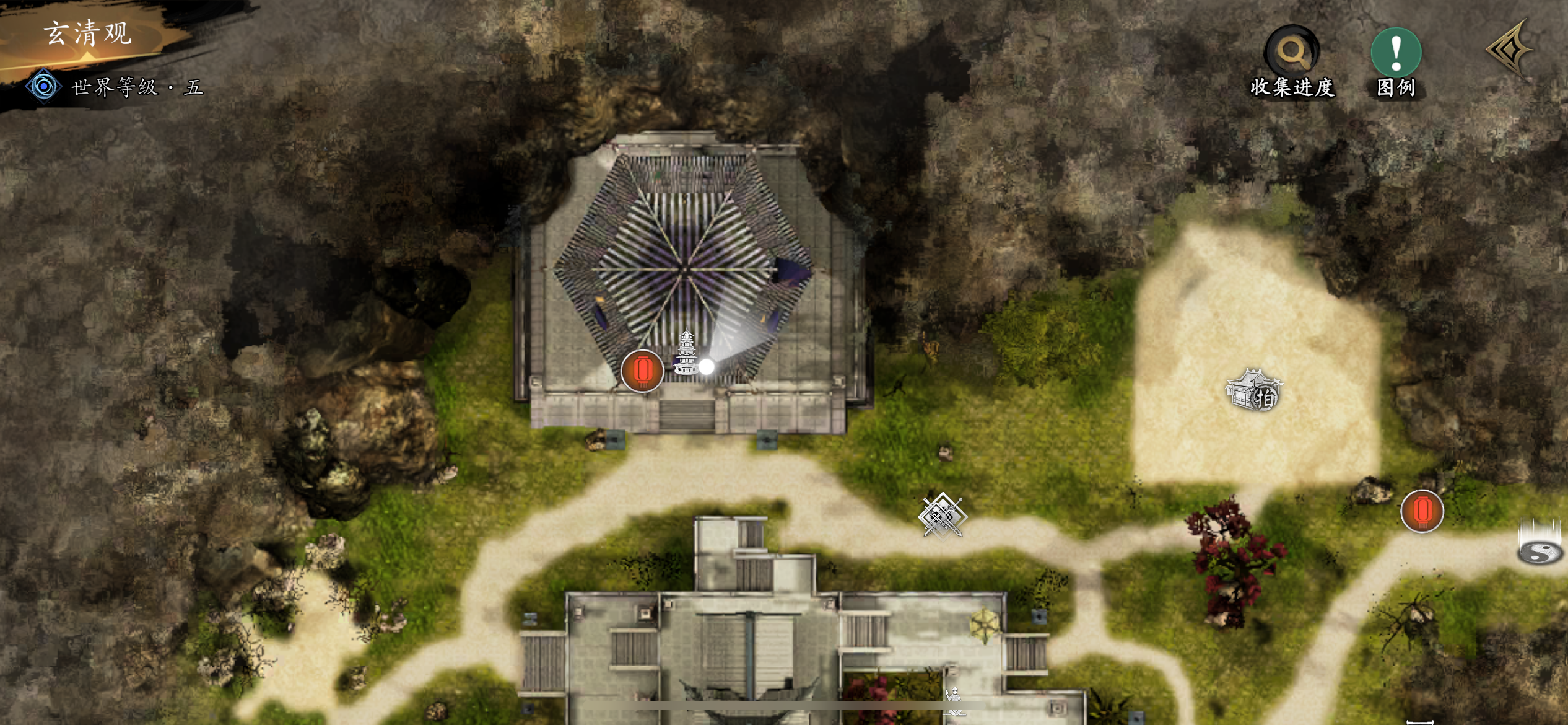
Task: Select the red lantern marker beside the pagoda
Action: tap(642, 371)
